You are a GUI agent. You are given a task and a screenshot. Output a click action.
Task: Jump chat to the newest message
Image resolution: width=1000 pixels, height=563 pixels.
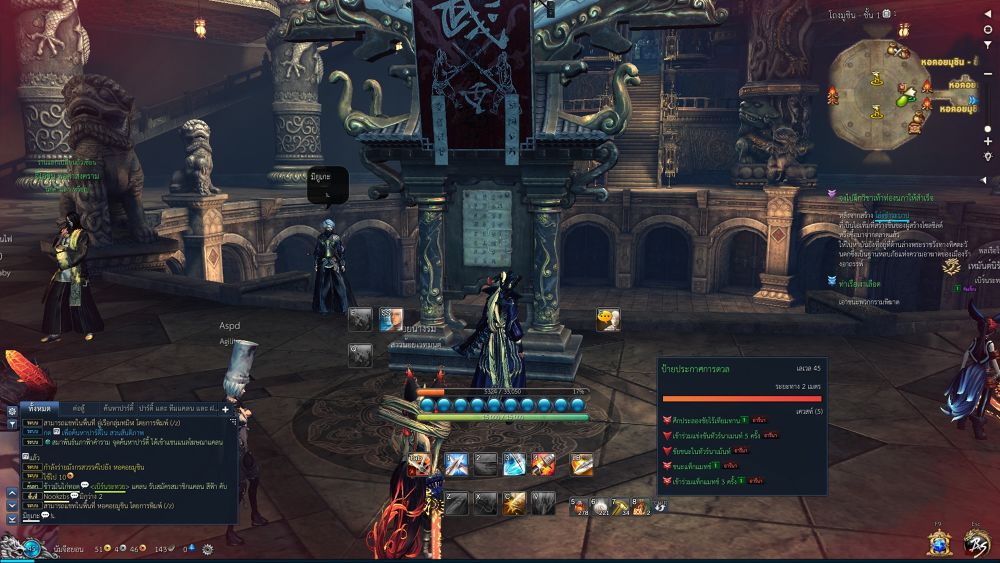coord(12,519)
